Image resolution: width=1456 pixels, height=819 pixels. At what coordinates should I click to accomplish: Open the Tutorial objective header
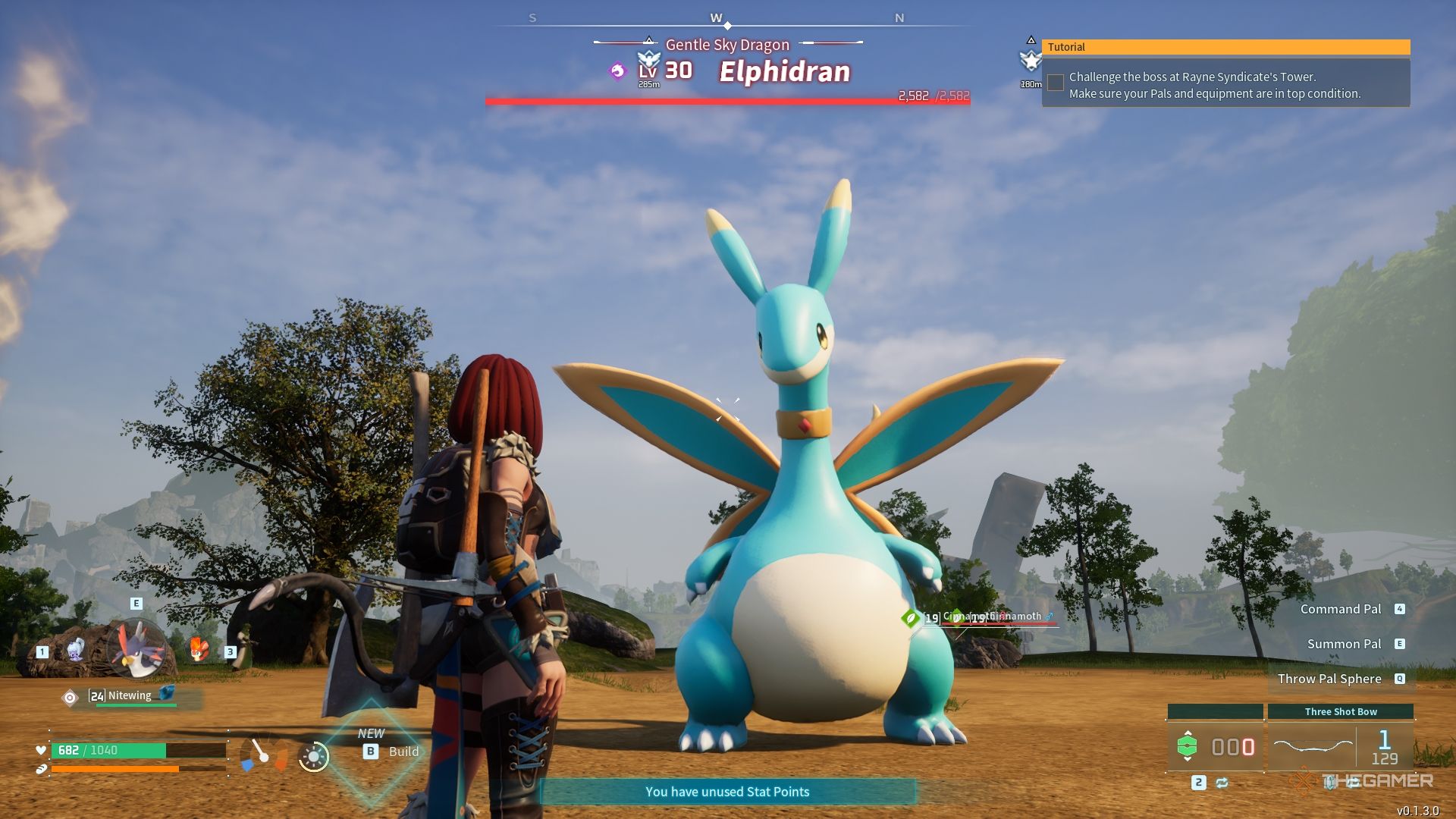pos(1225,47)
